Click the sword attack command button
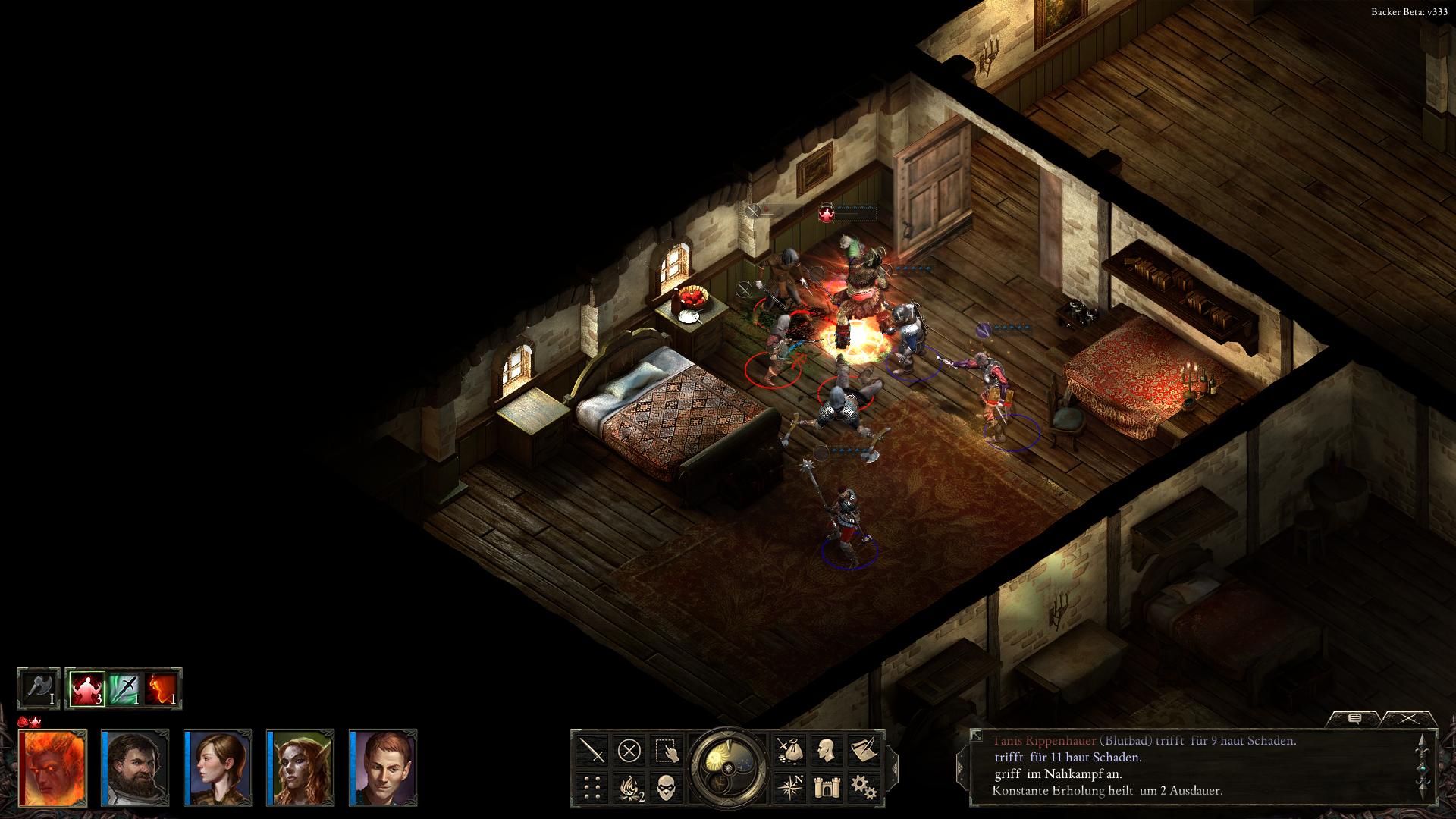1456x819 pixels. click(x=592, y=751)
